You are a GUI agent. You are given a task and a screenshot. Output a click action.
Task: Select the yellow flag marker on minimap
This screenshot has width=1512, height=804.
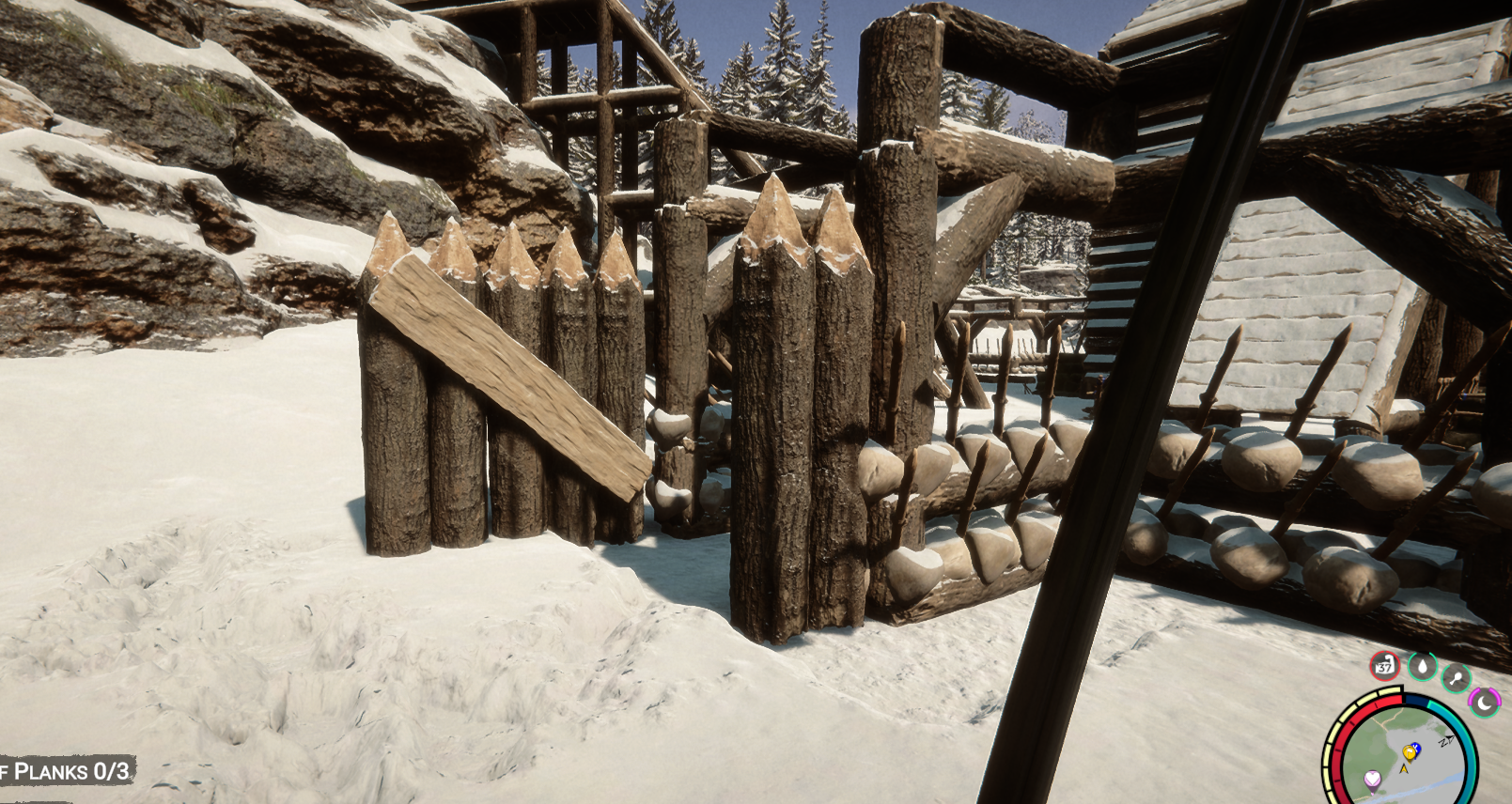[1410, 751]
